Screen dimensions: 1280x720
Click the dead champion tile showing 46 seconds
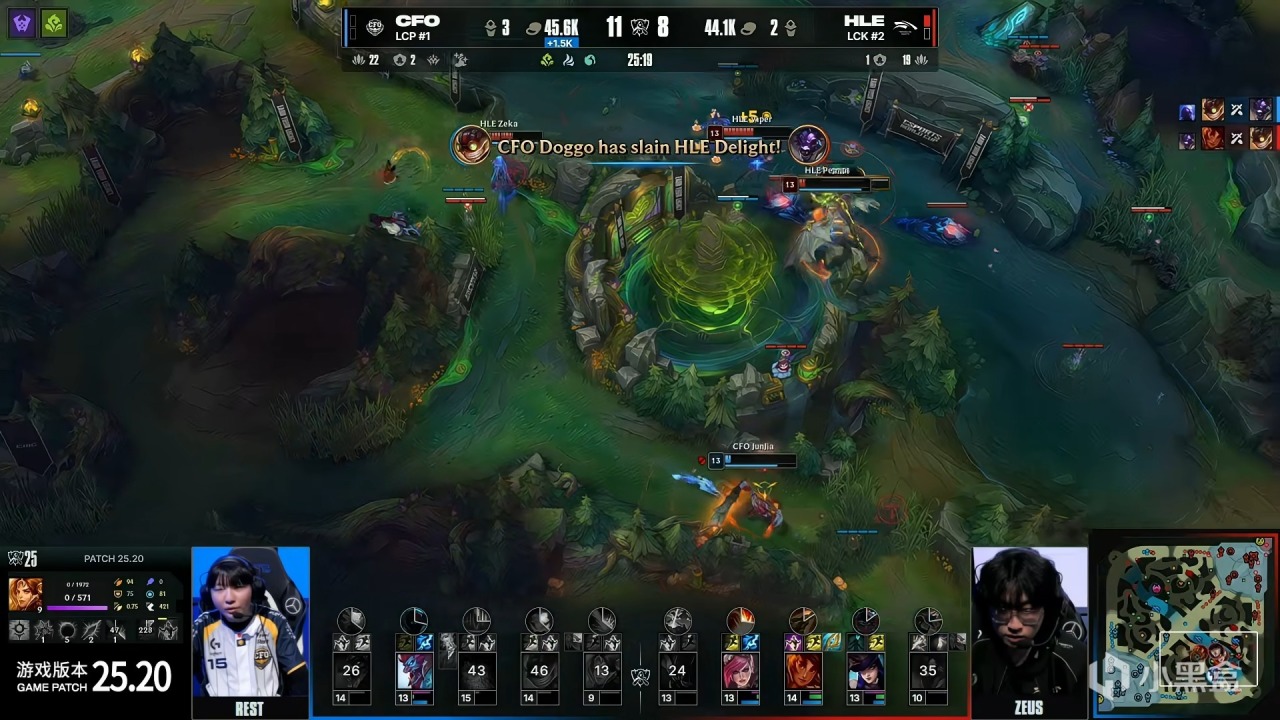pyautogui.click(x=539, y=670)
